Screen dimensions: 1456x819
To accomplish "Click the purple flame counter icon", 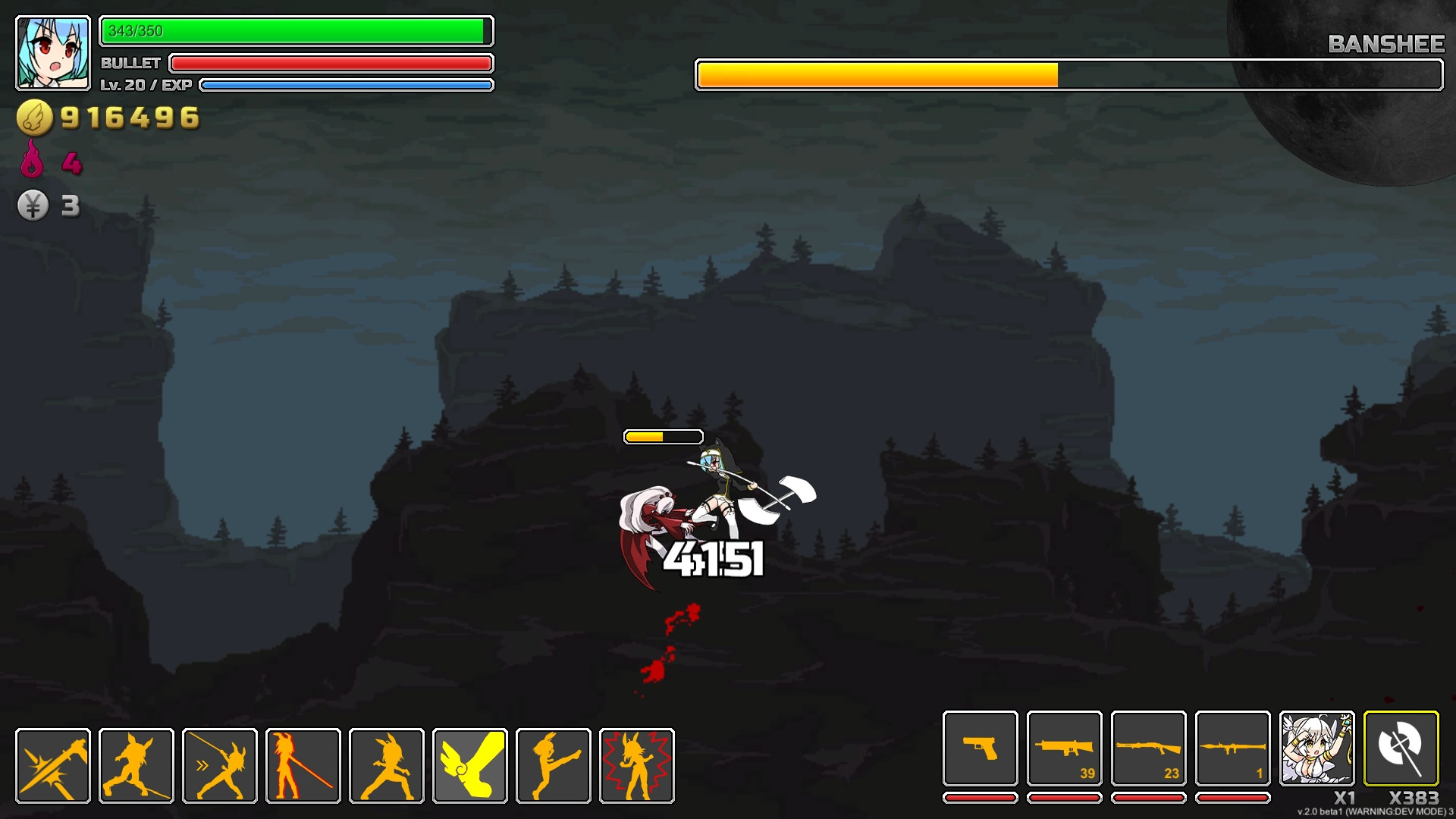I will pos(31,161).
